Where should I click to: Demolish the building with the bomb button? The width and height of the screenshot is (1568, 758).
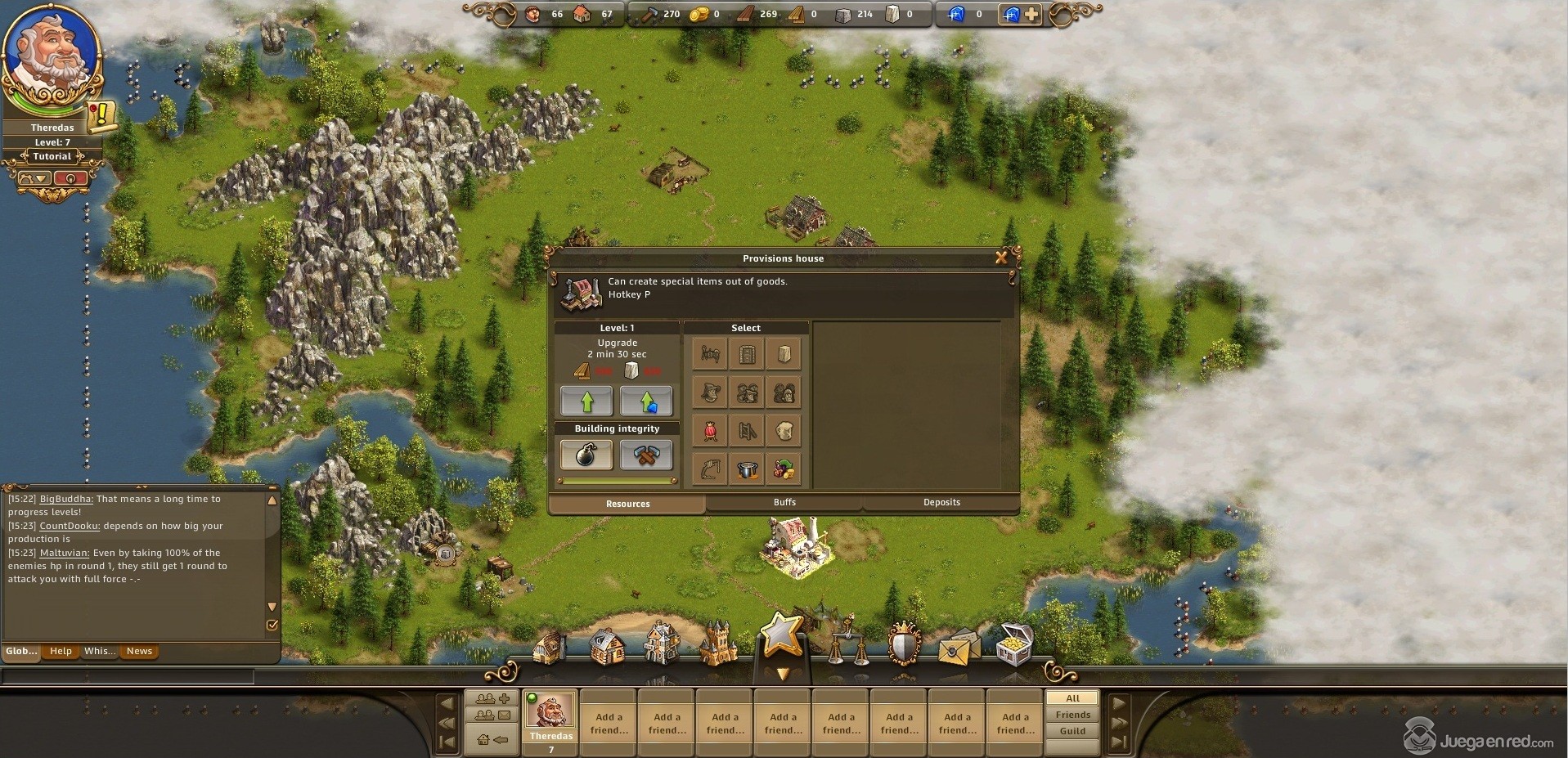[586, 455]
